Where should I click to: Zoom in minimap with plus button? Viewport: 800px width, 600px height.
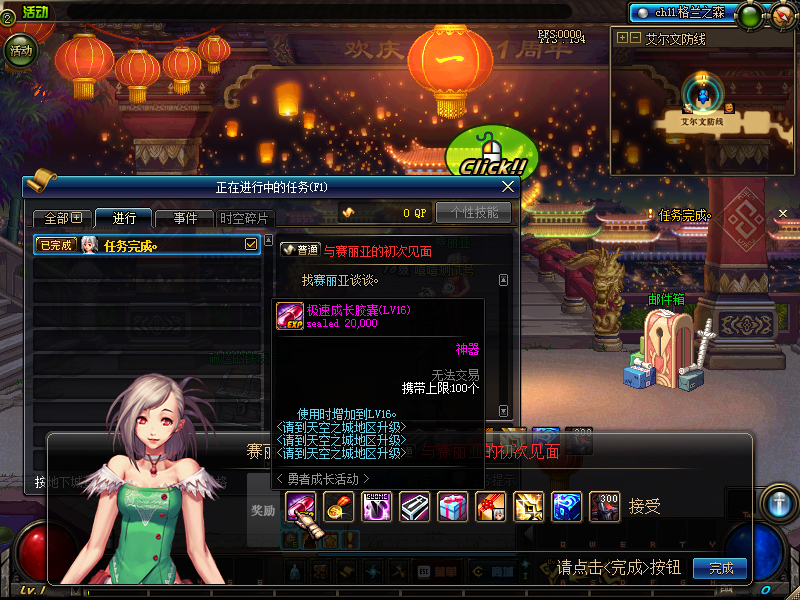(x=623, y=38)
